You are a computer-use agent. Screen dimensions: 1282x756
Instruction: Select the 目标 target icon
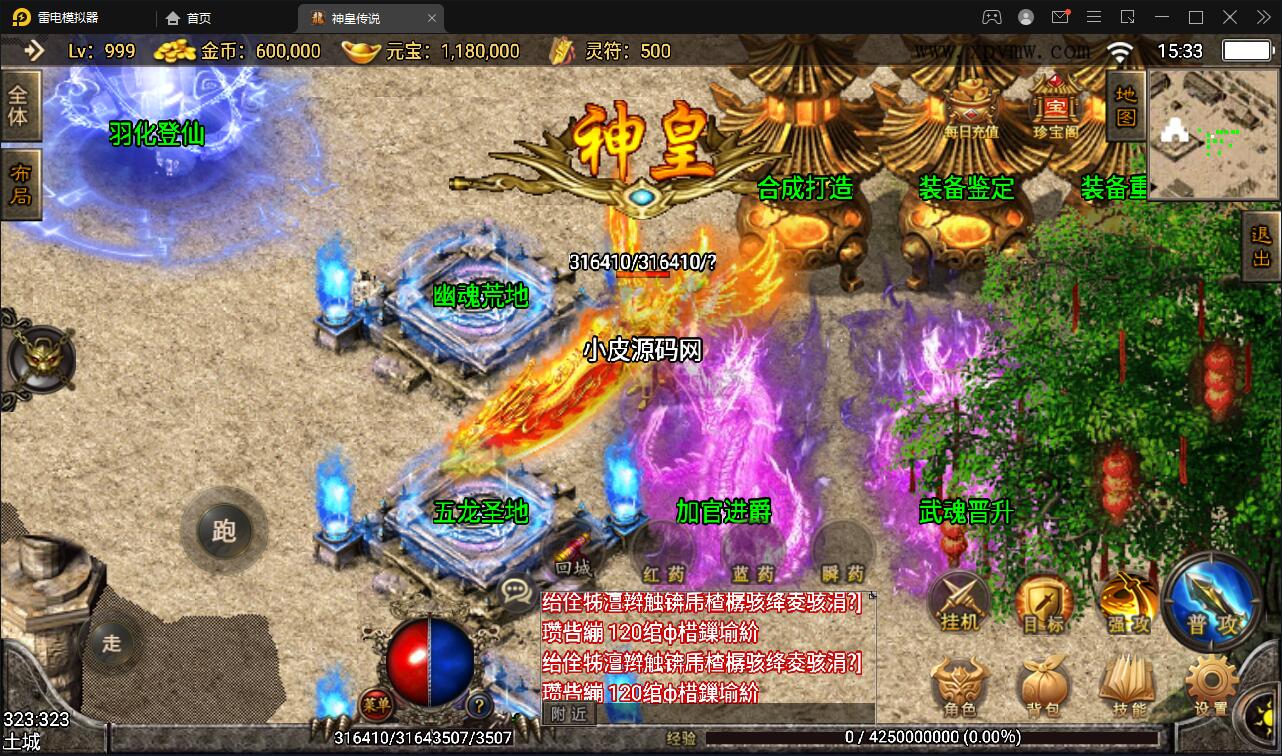click(x=1043, y=600)
